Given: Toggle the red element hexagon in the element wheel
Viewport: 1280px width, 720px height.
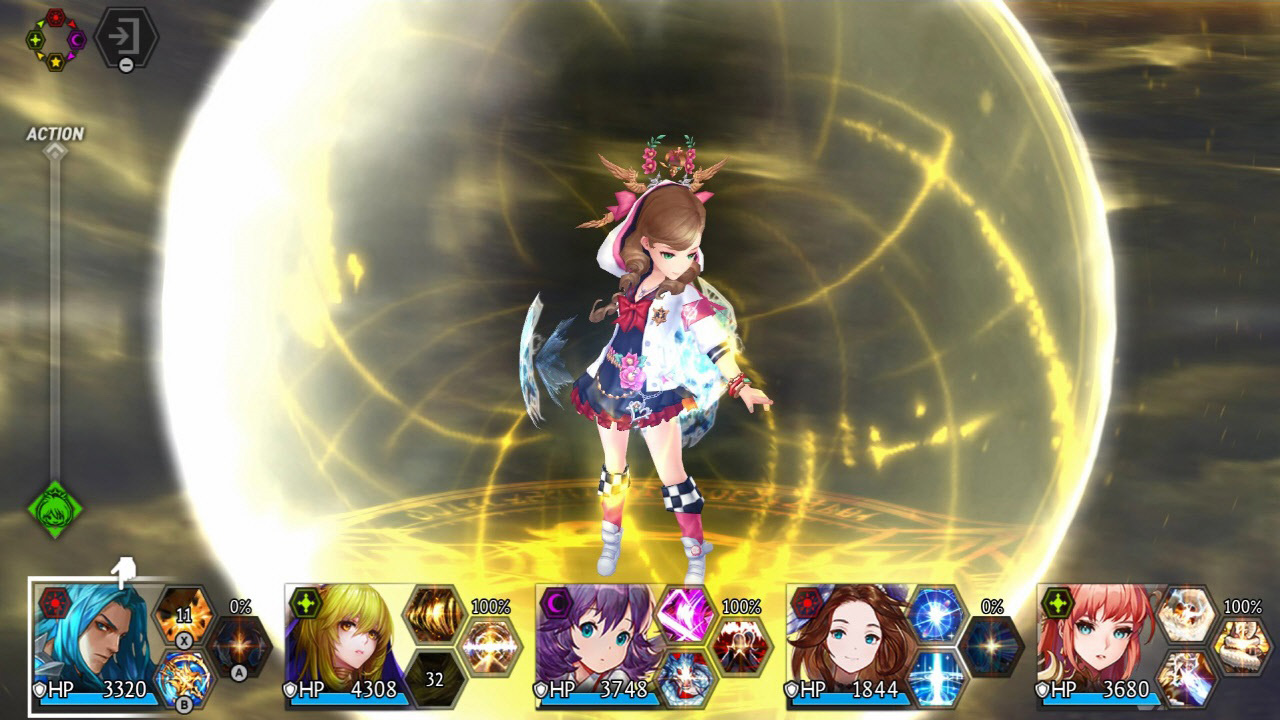Looking at the screenshot, I should 55,17.
